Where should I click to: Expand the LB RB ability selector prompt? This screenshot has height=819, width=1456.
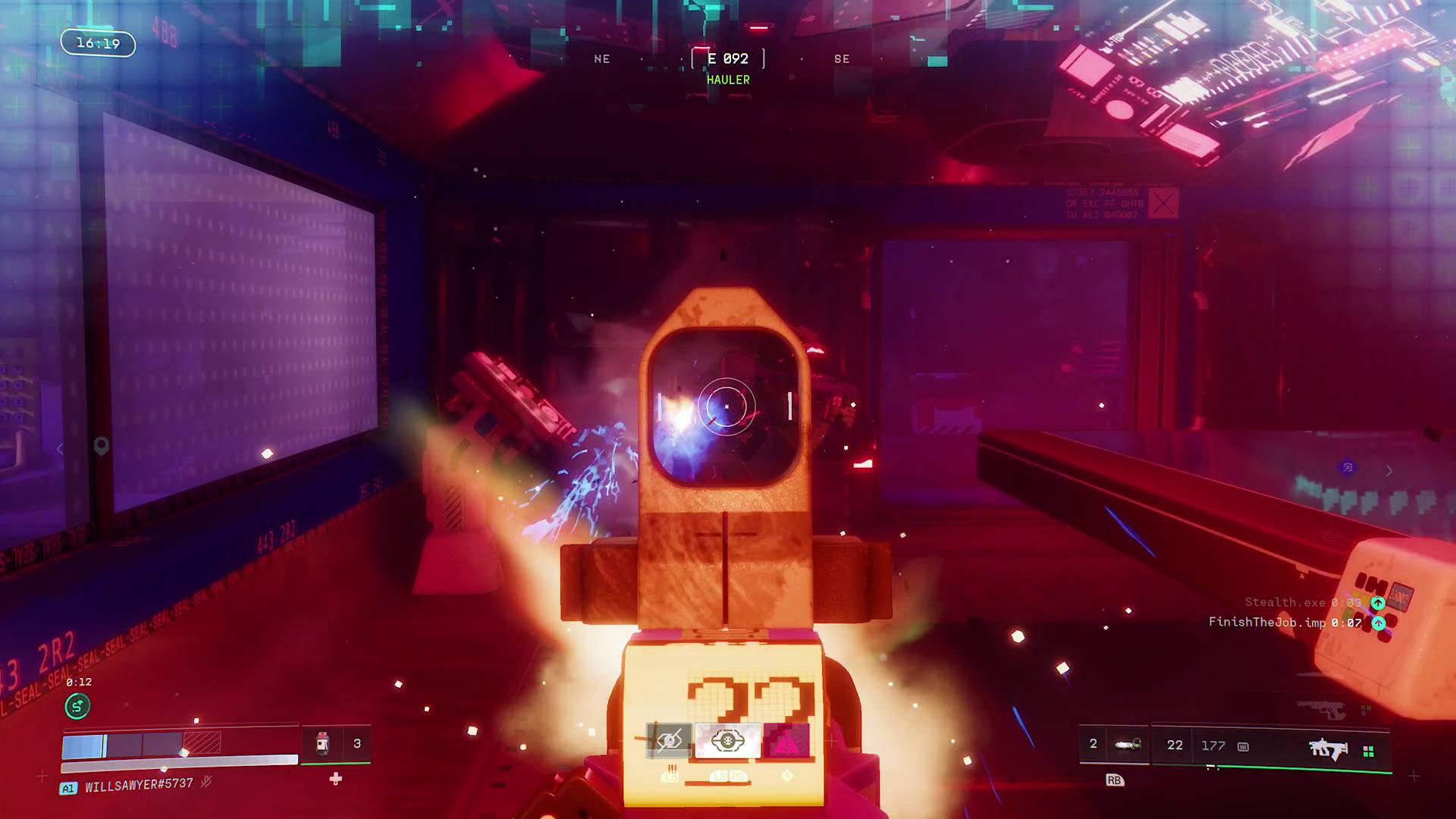tap(728, 777)
